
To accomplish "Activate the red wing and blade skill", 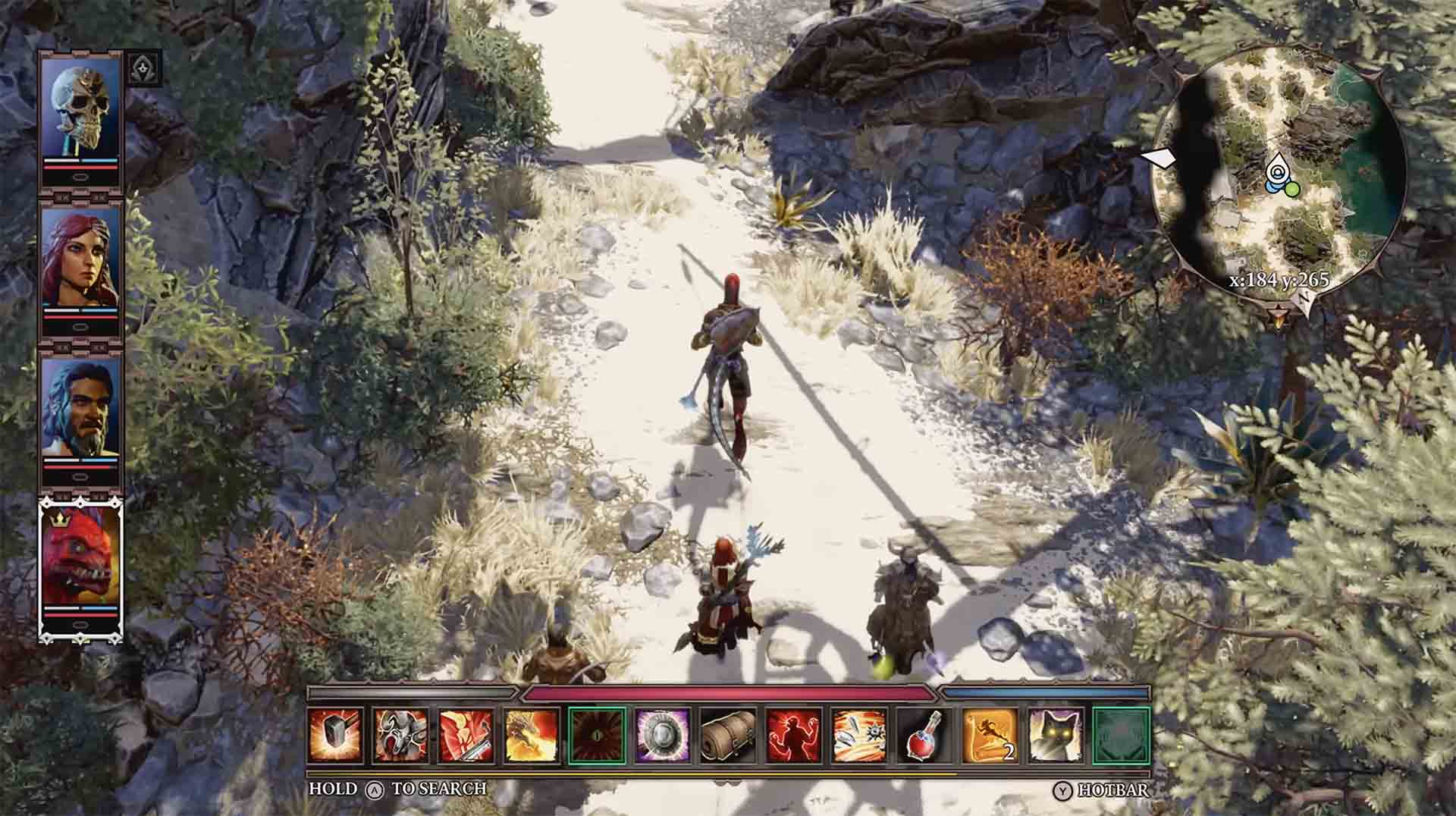I will 466,735.
